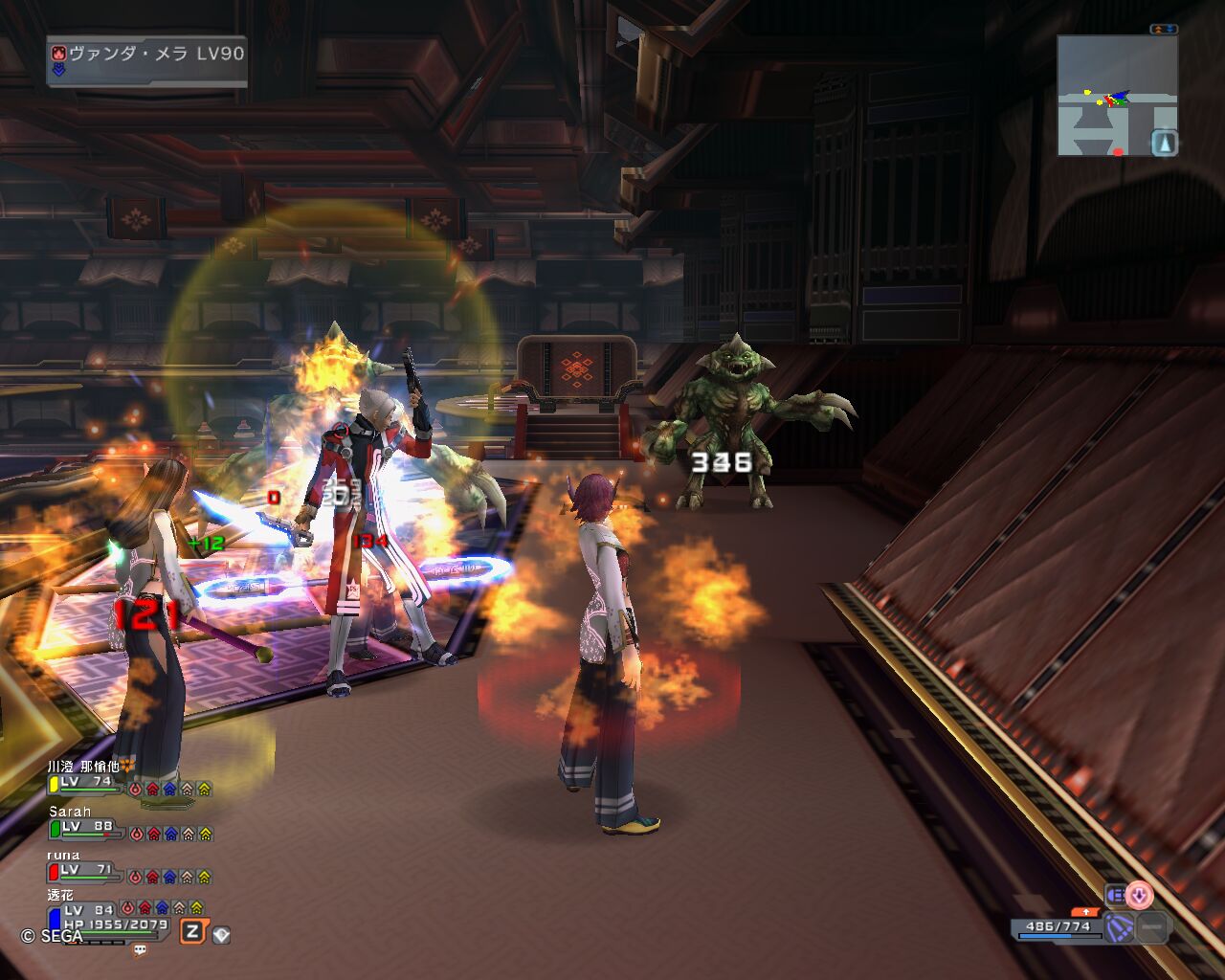
Task: Select party member runa's status panel
Action: [130, 867]
